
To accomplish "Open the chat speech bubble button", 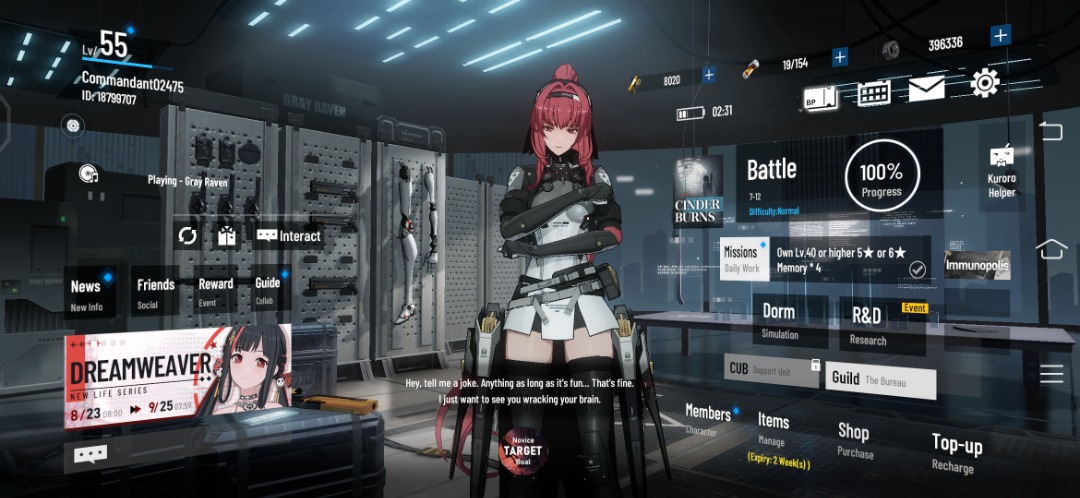I will tap(90, 455).
